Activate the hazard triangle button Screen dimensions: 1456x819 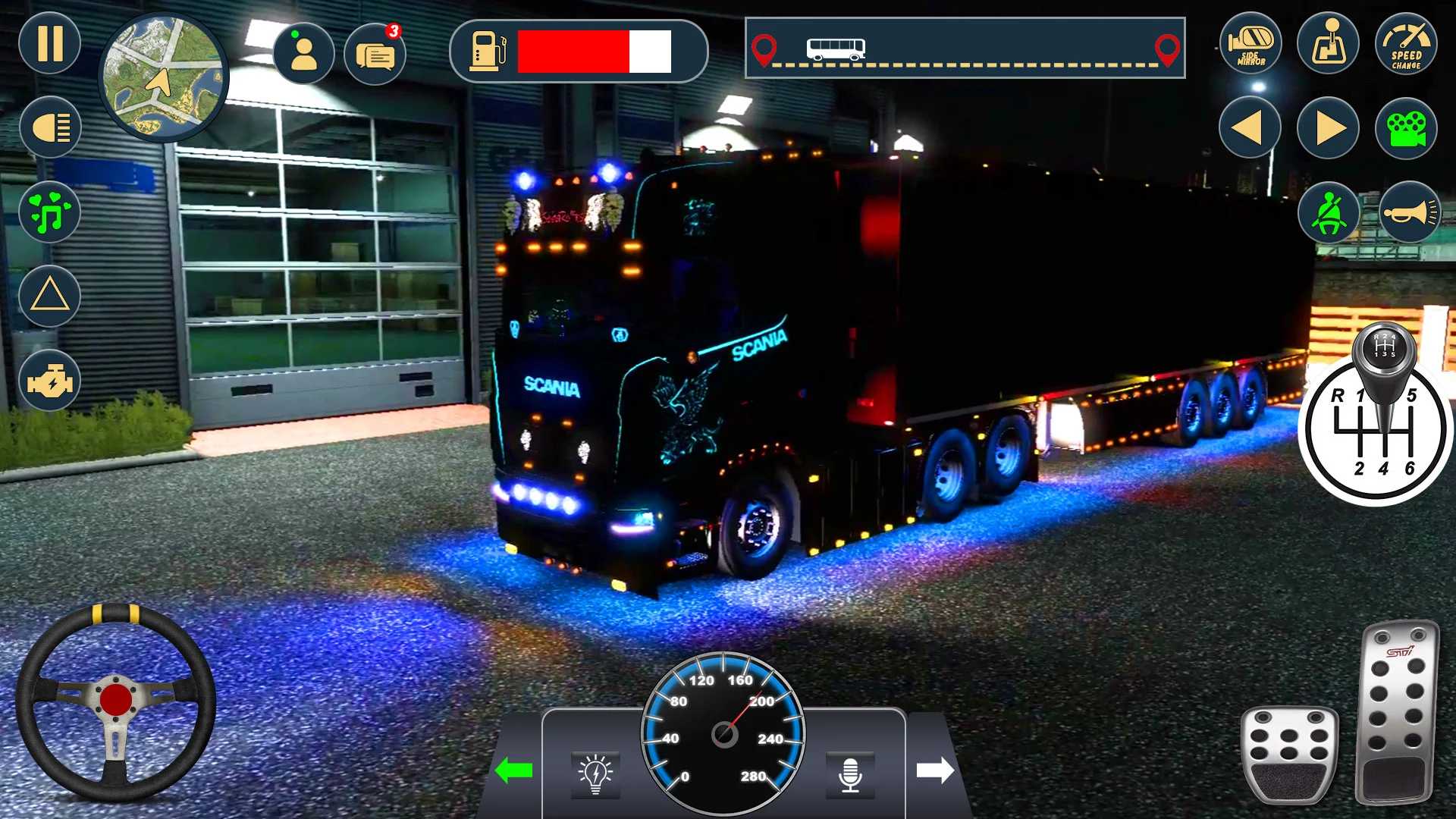tap(50, 296)
